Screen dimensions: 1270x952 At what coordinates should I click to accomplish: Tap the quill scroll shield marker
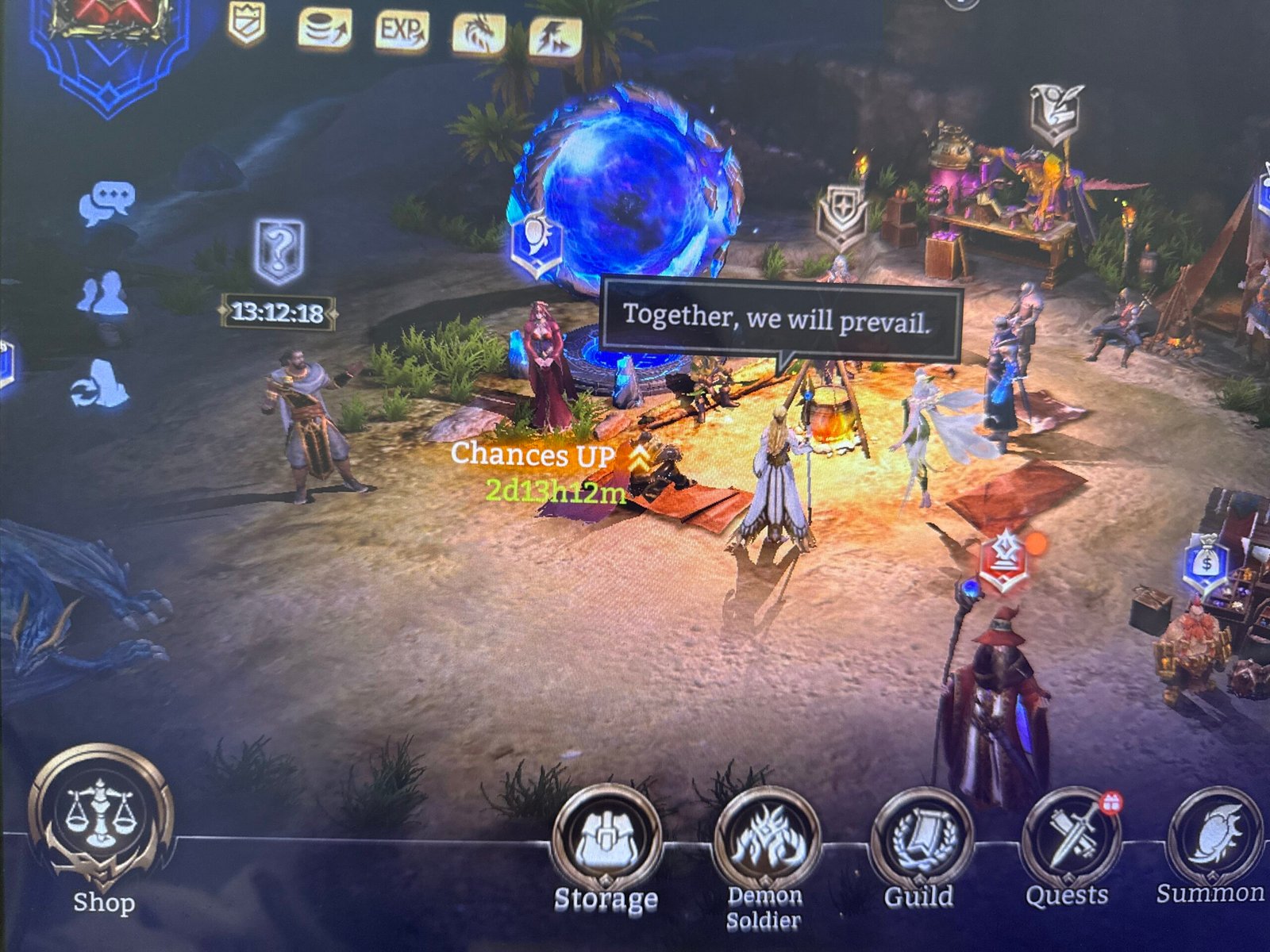coord(1057,113)
